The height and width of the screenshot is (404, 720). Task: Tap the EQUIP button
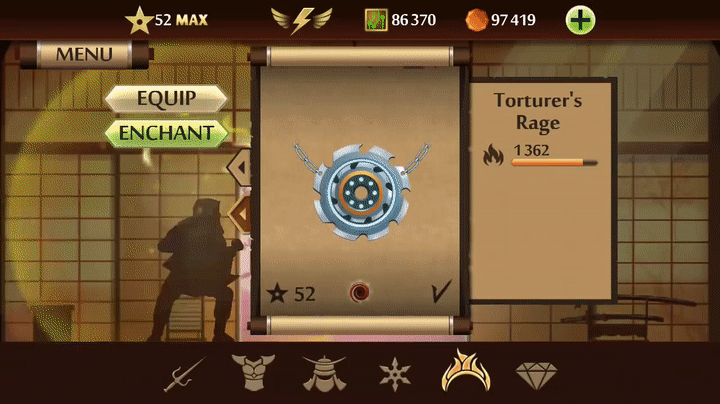coord(165,98)
